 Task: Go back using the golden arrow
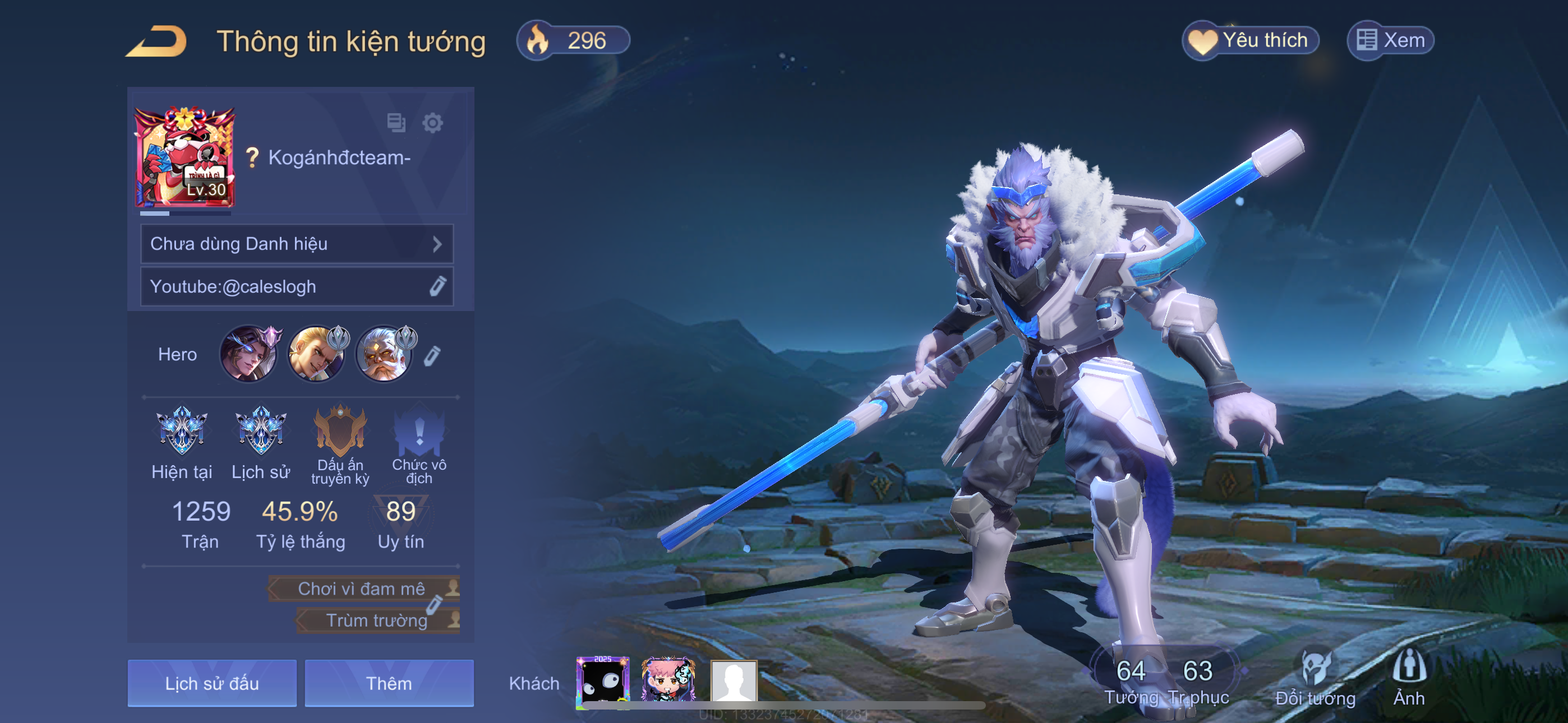[x=156, y=41]
